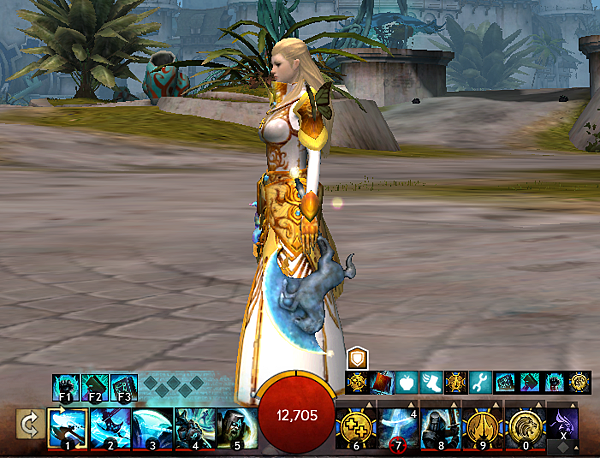Cast the weapon skill in slot 4
This screenshot has width=600, height=458.
[x=195, y=427]
